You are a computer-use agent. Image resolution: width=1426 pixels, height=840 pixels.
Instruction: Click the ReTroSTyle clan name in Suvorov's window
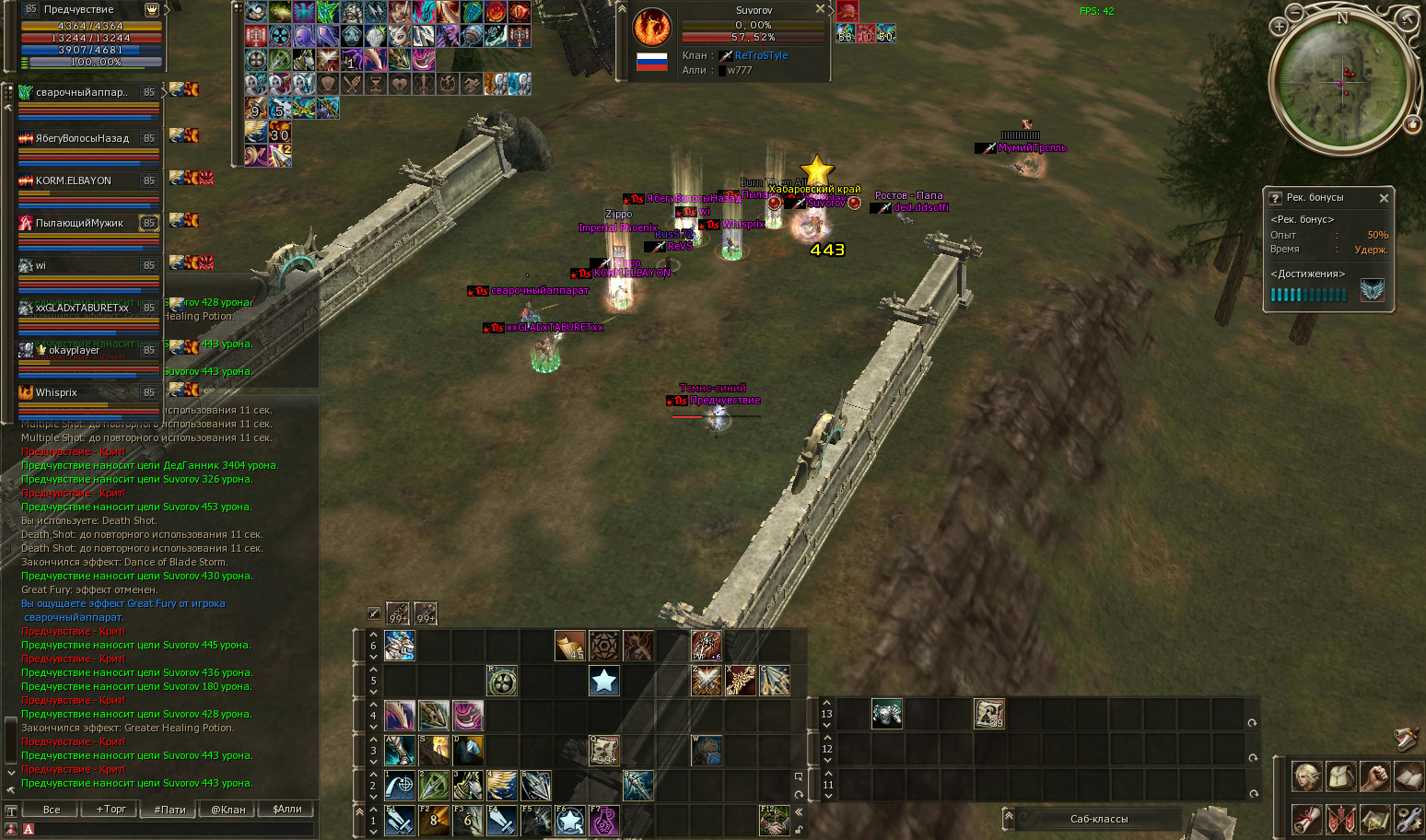pos(759,55)
